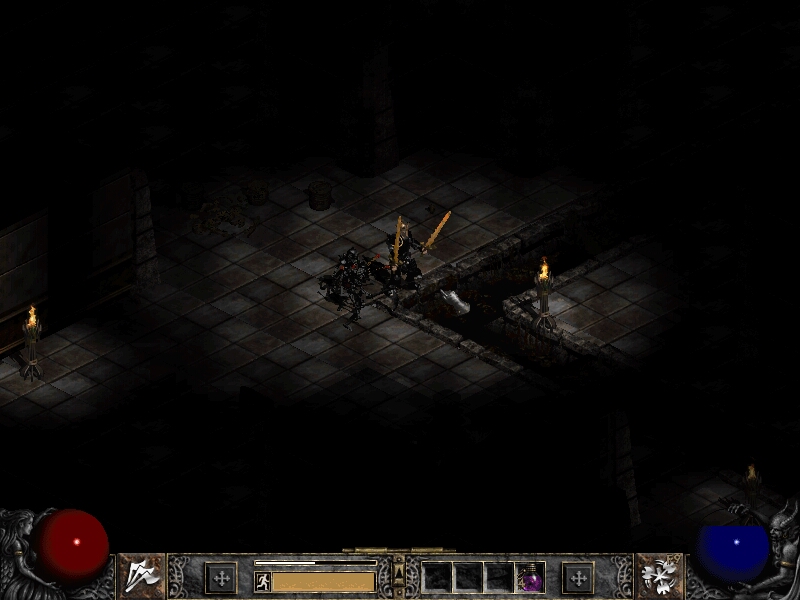Use the purple rejuvenation potion in belt

pos(530,577)
